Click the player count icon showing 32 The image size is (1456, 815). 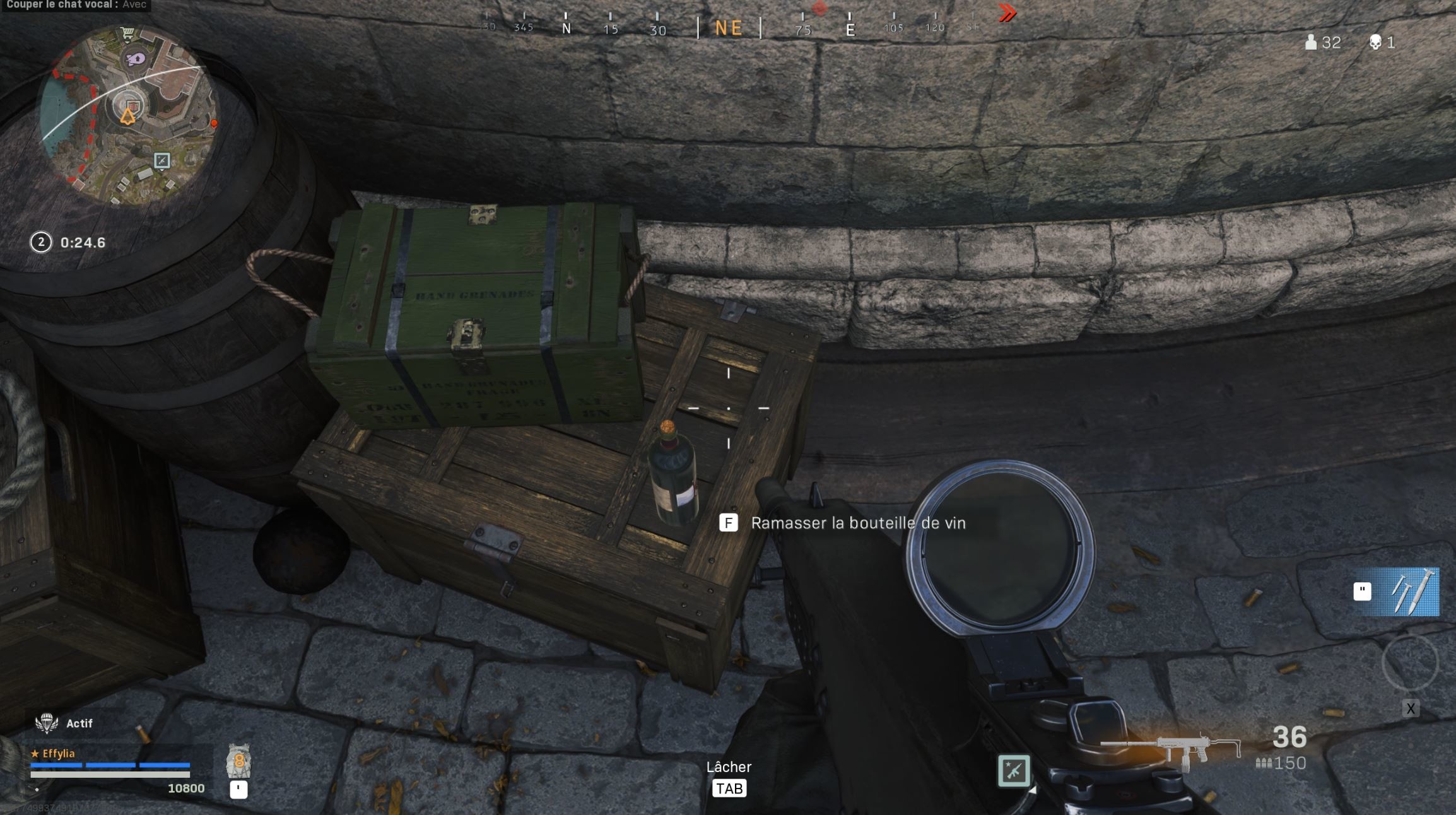point(1312,42)
